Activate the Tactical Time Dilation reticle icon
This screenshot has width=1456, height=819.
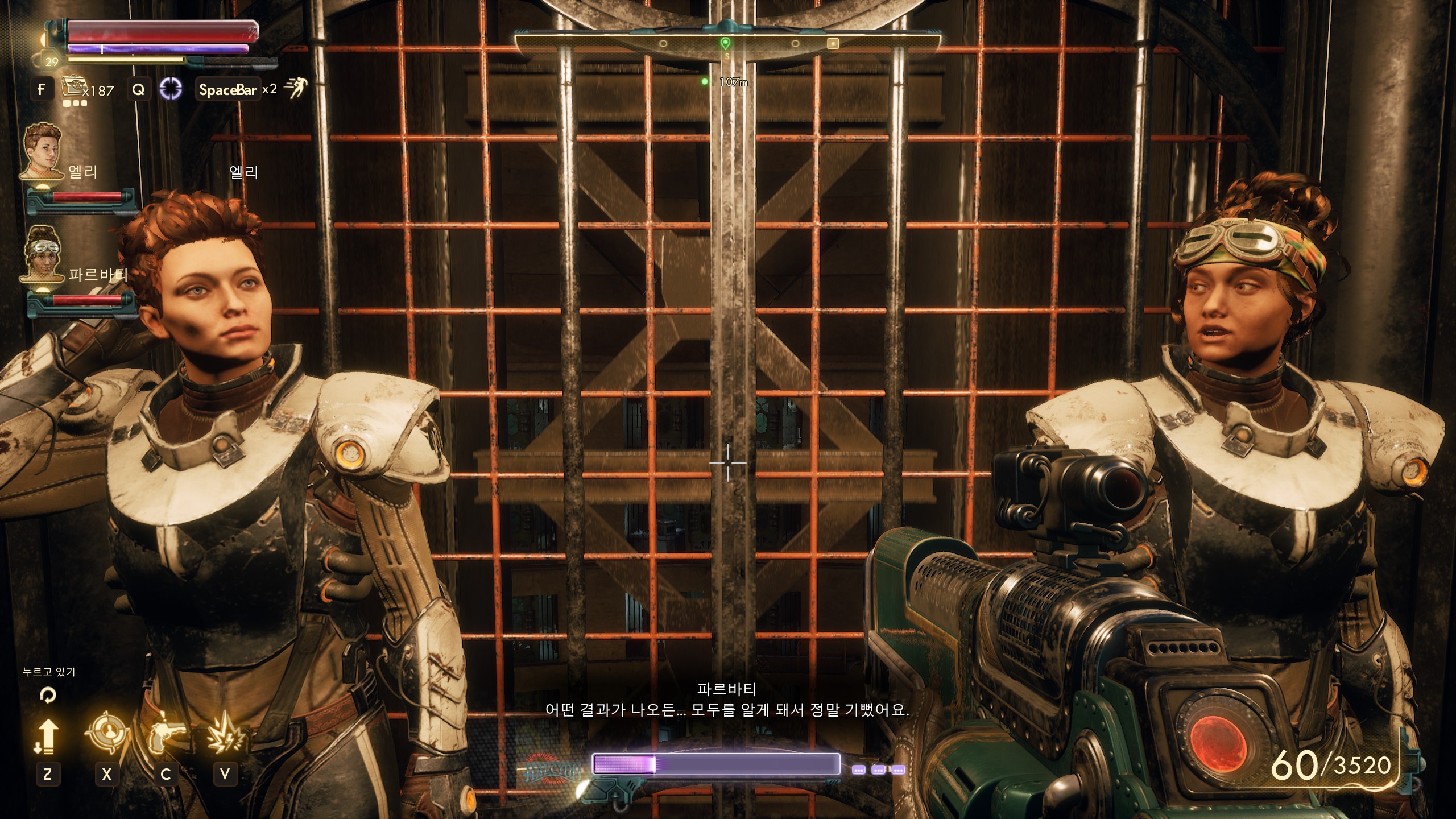coord(171,89)
